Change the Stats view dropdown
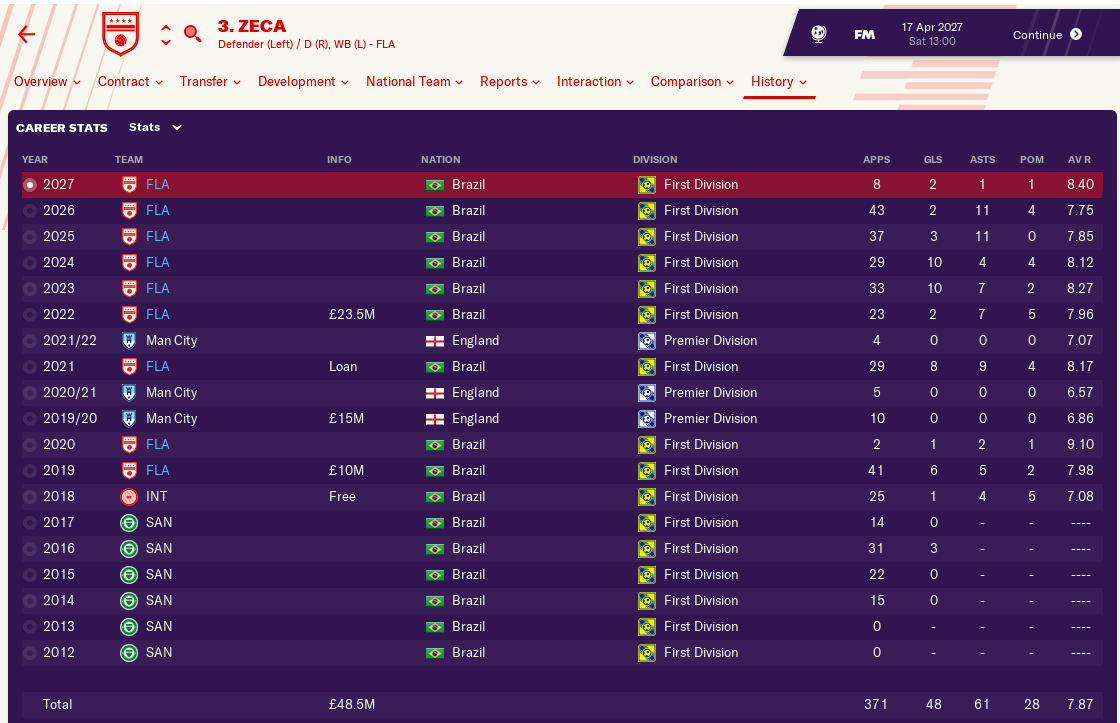Viewport: 1120px width, 723px height. 155,128
